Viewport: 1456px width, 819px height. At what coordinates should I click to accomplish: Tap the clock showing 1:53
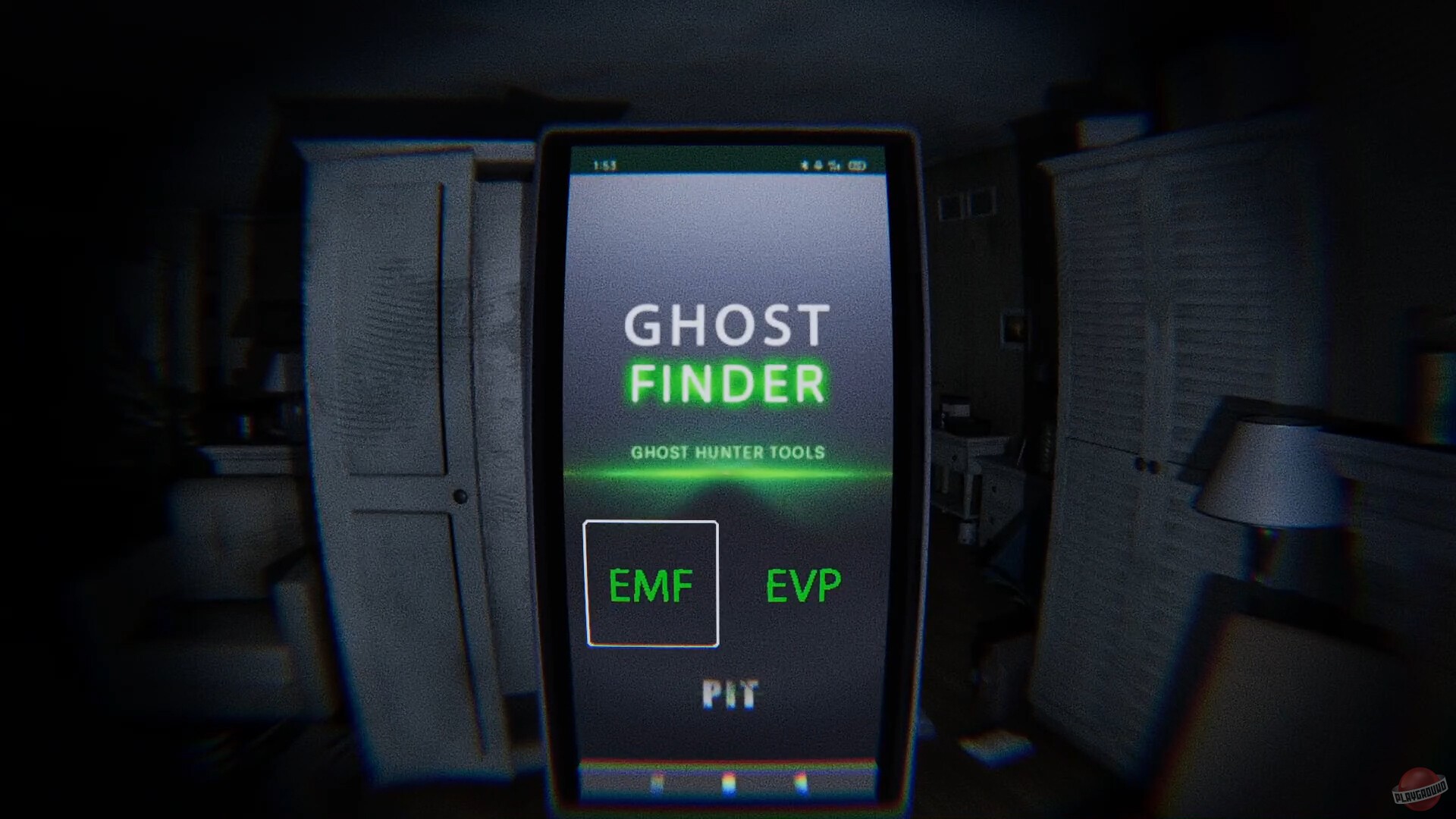[x=603, y=165]
